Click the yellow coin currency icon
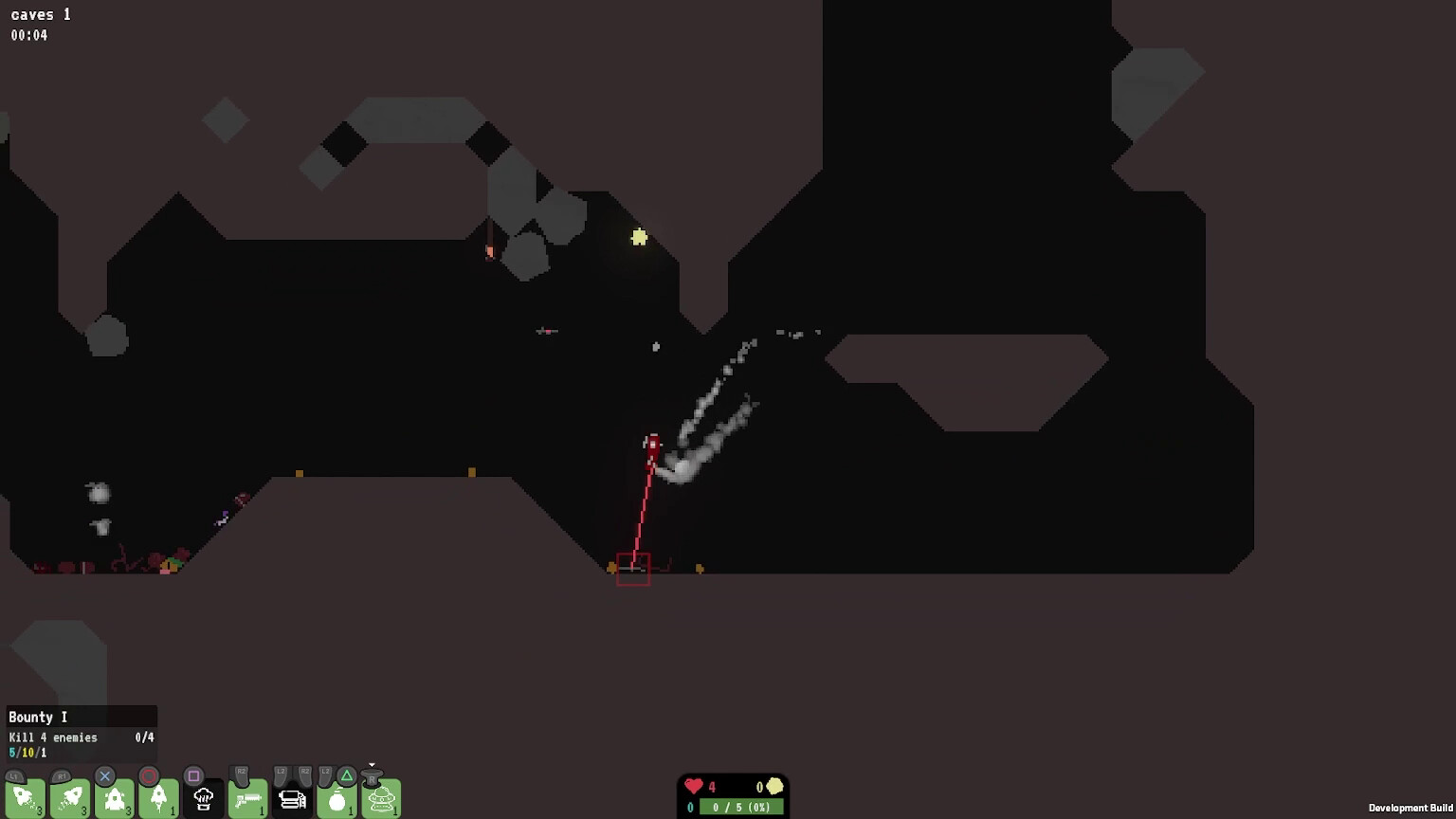 click(774, 787)
